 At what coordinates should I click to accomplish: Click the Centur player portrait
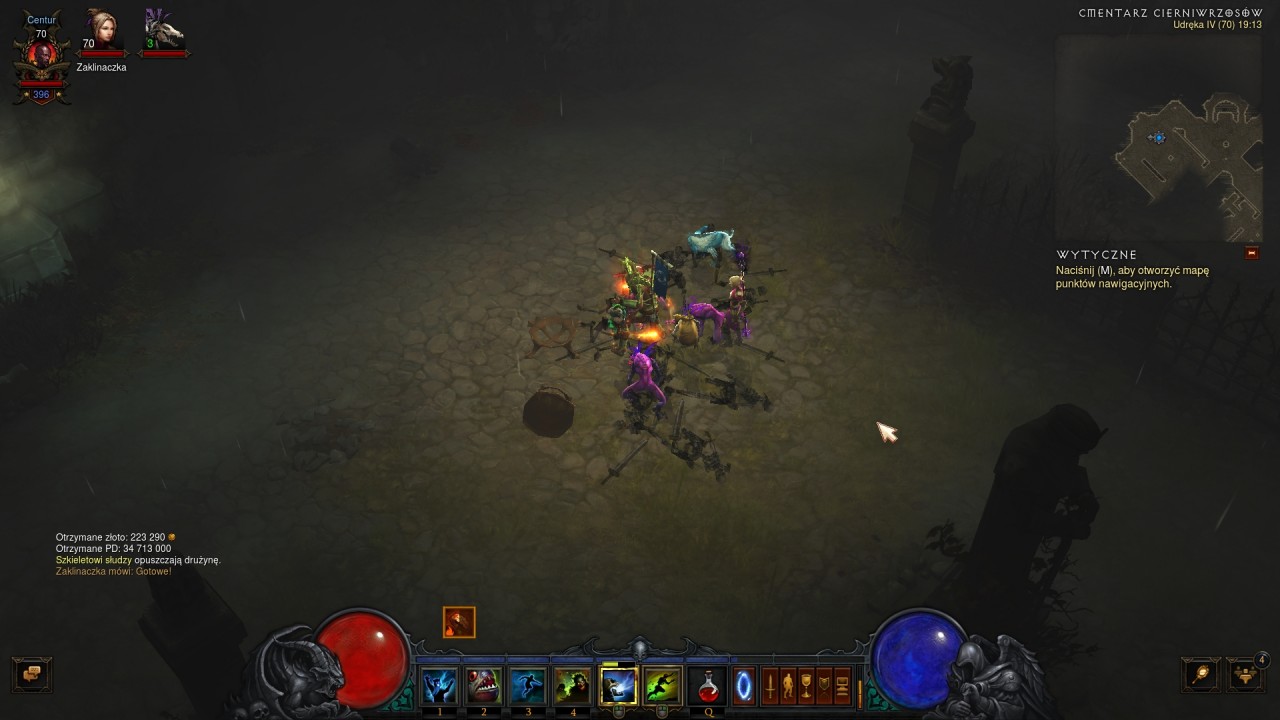pyautogui.click(x=41, y=55)
